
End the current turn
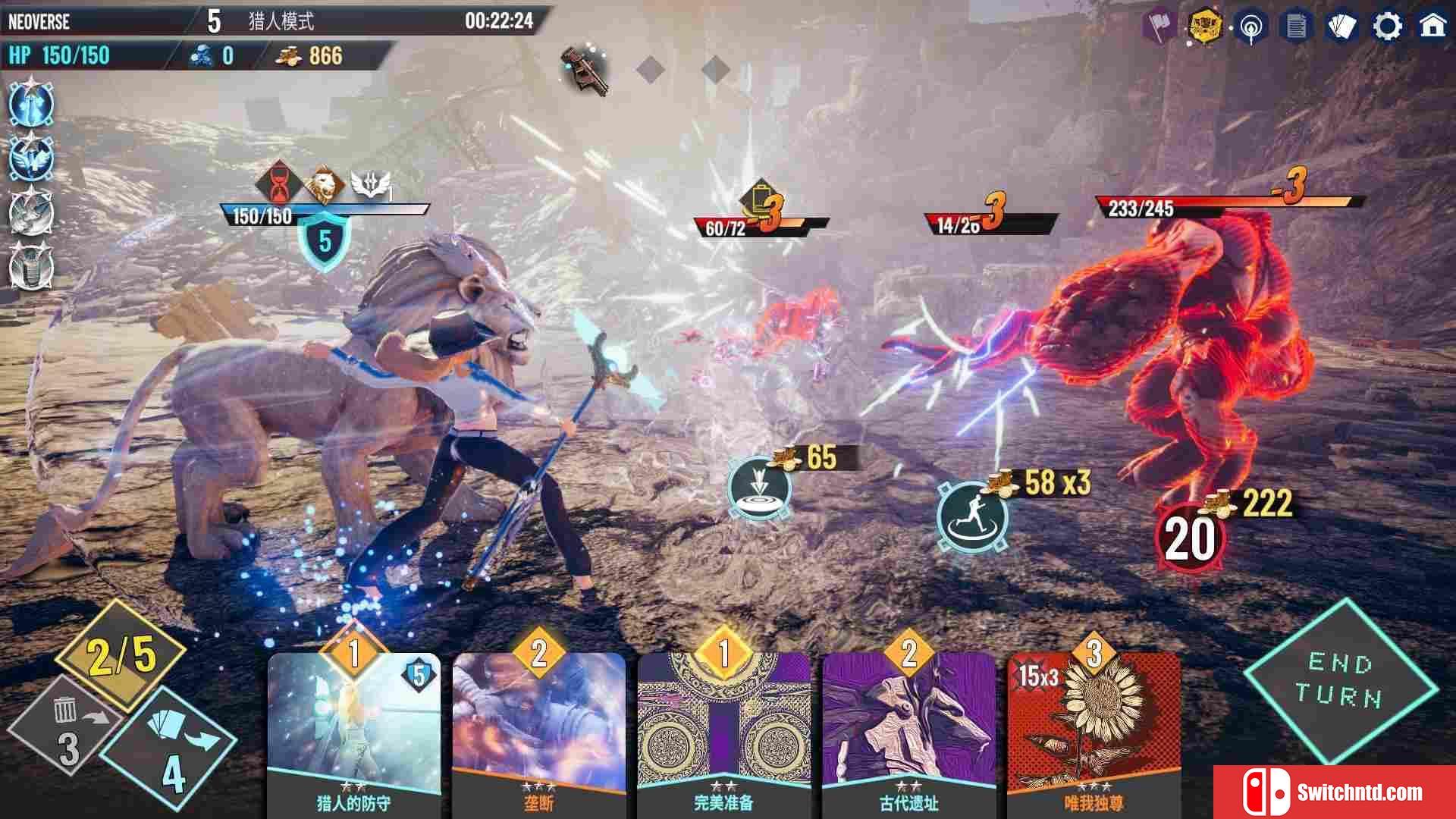coord(1341,679)
